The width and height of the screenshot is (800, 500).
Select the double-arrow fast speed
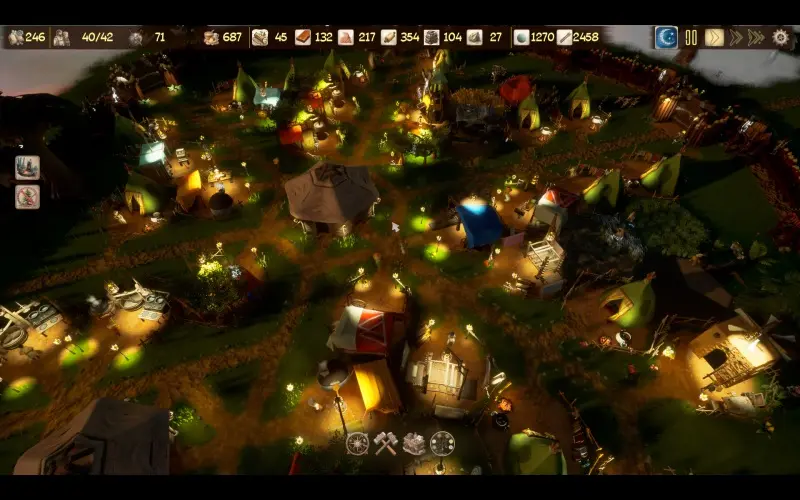point(736,37)
